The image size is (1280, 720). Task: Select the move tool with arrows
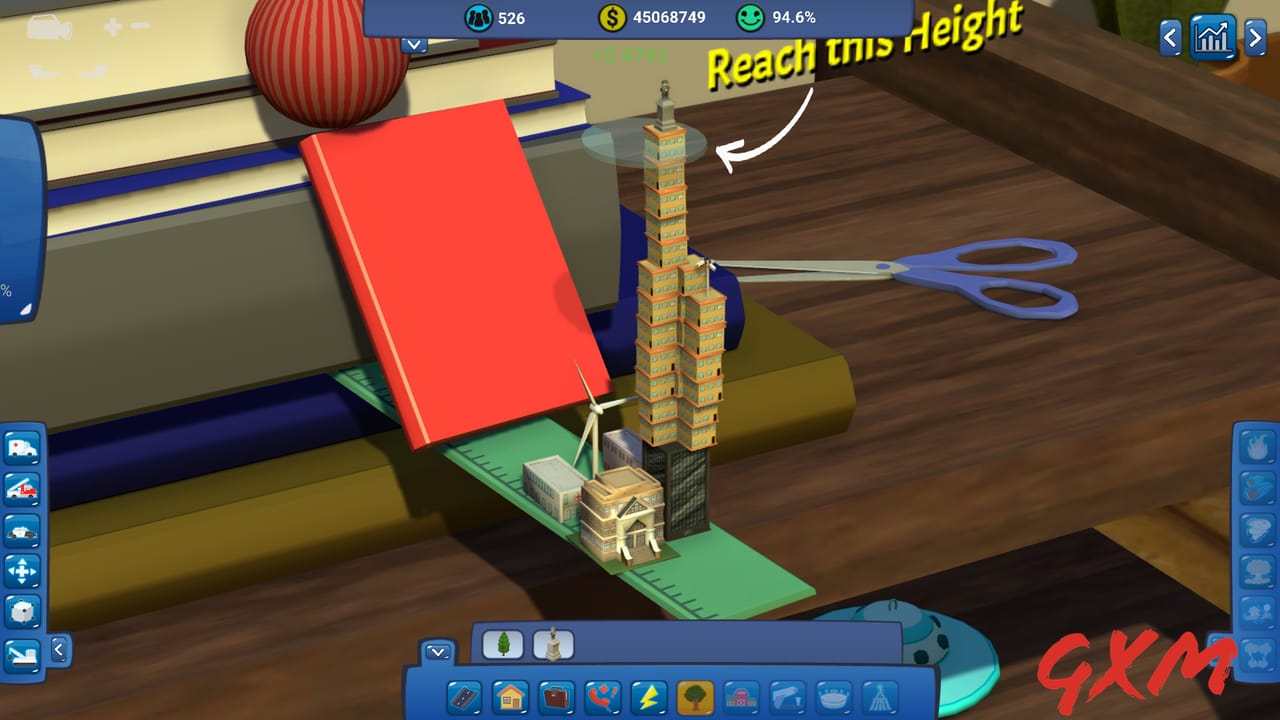(22, 569)
